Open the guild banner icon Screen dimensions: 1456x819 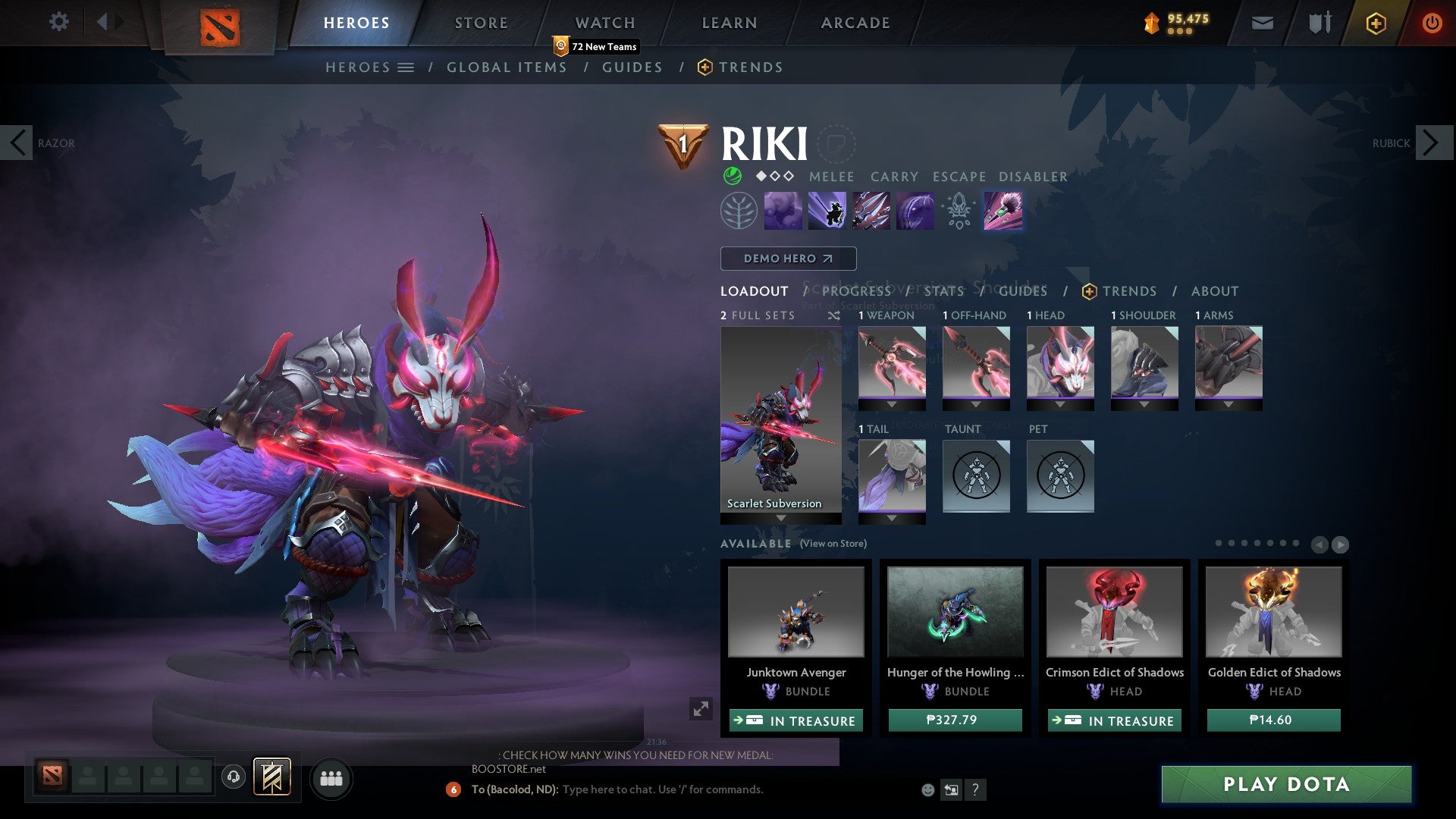(x=271, y=778)
